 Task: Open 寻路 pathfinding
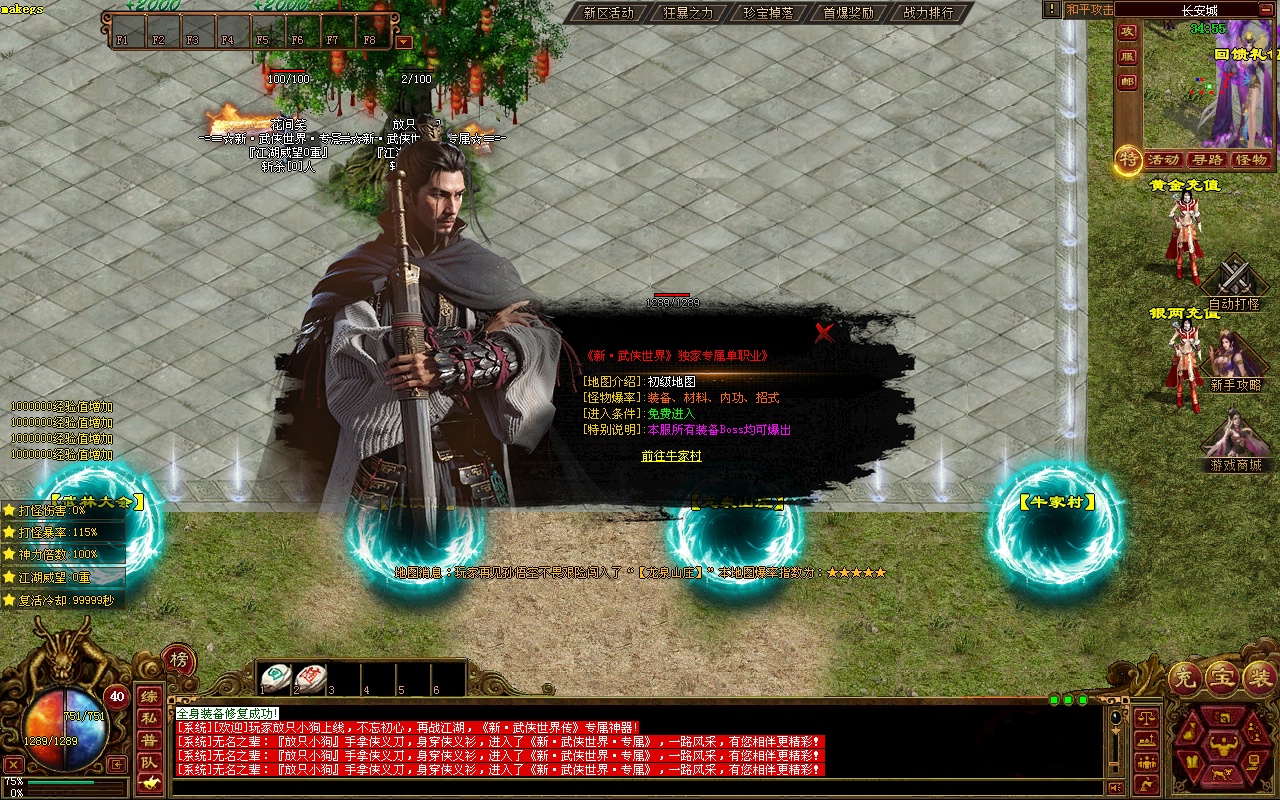pyautogui.click(x=1208, y=160)
